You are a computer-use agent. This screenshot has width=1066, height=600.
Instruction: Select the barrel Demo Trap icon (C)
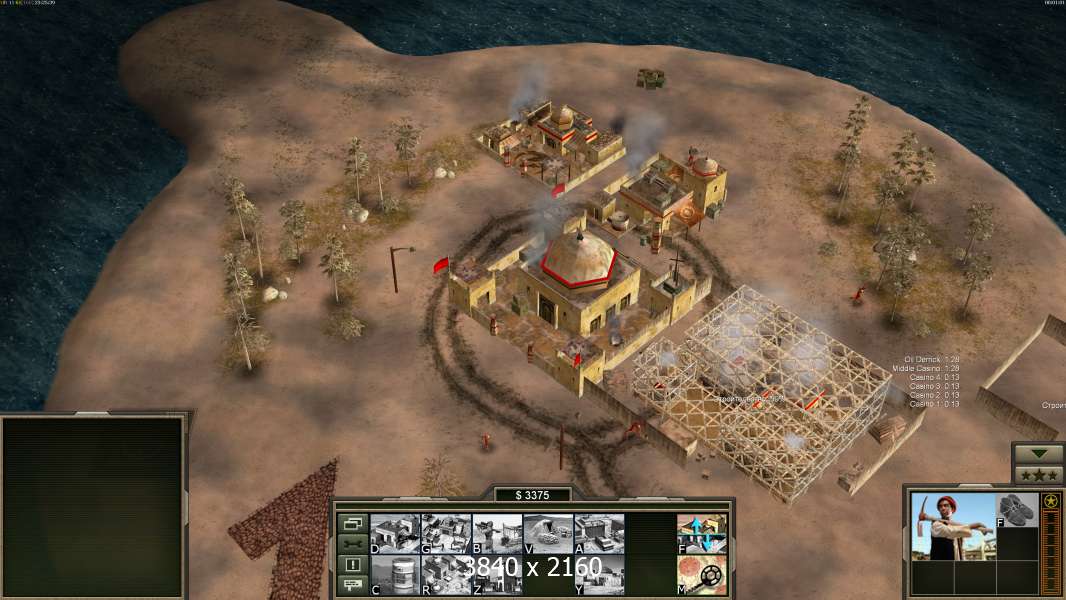click(395, 574)
